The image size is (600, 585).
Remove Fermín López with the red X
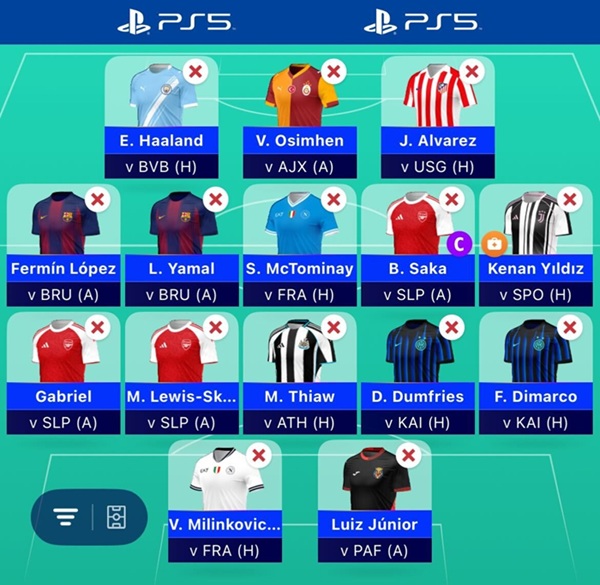(99, 199)
